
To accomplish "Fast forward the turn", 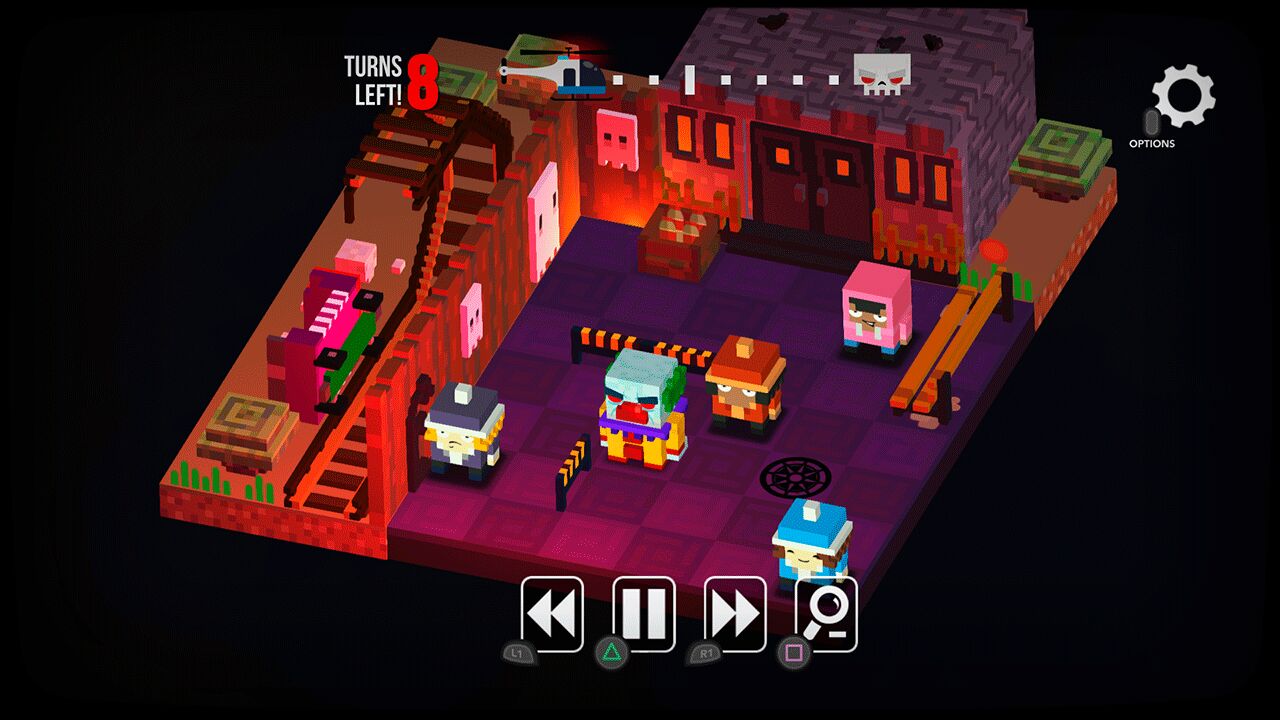I will pos(735,614).
